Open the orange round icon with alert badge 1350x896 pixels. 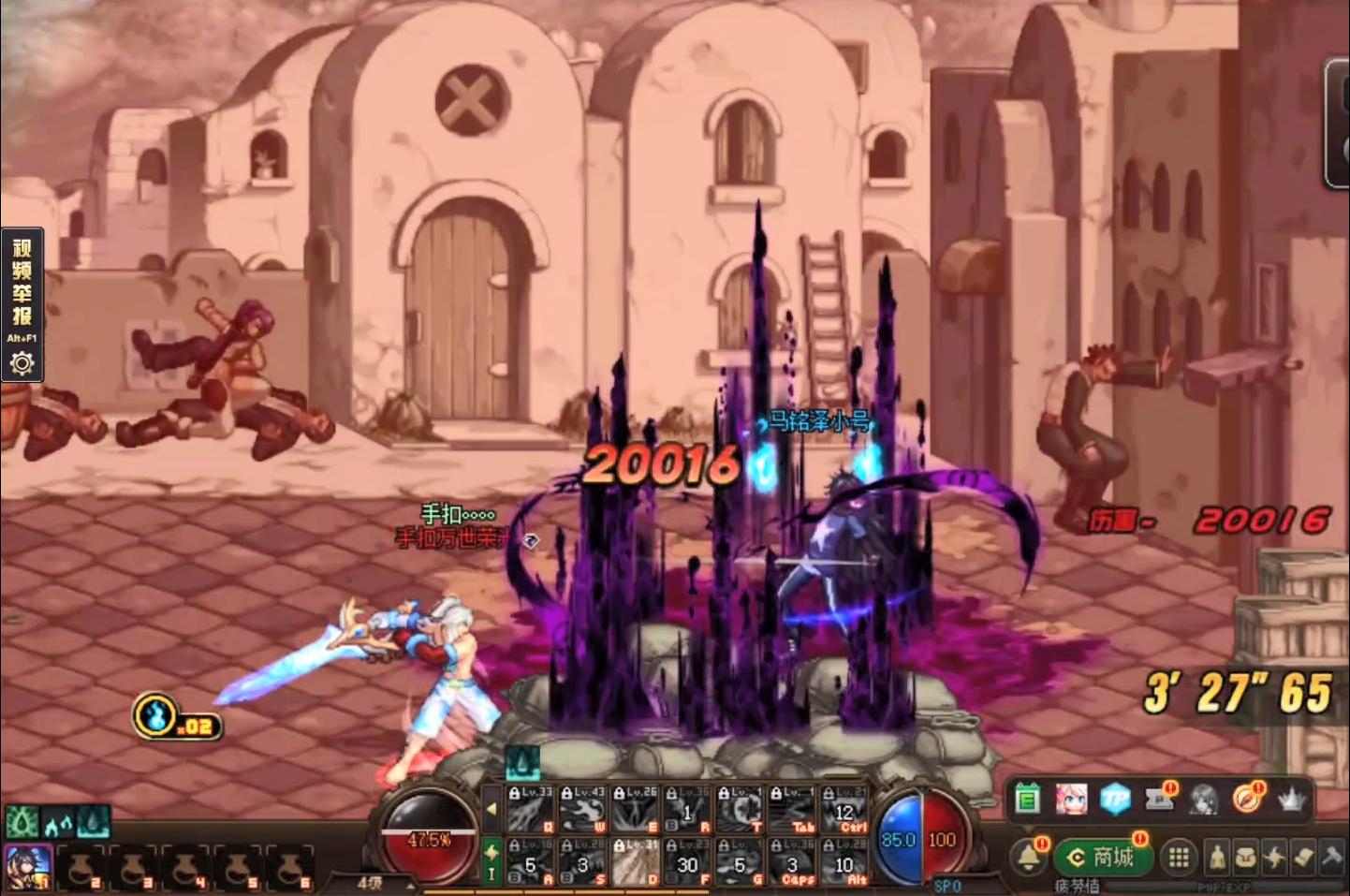coord(1247,799)
